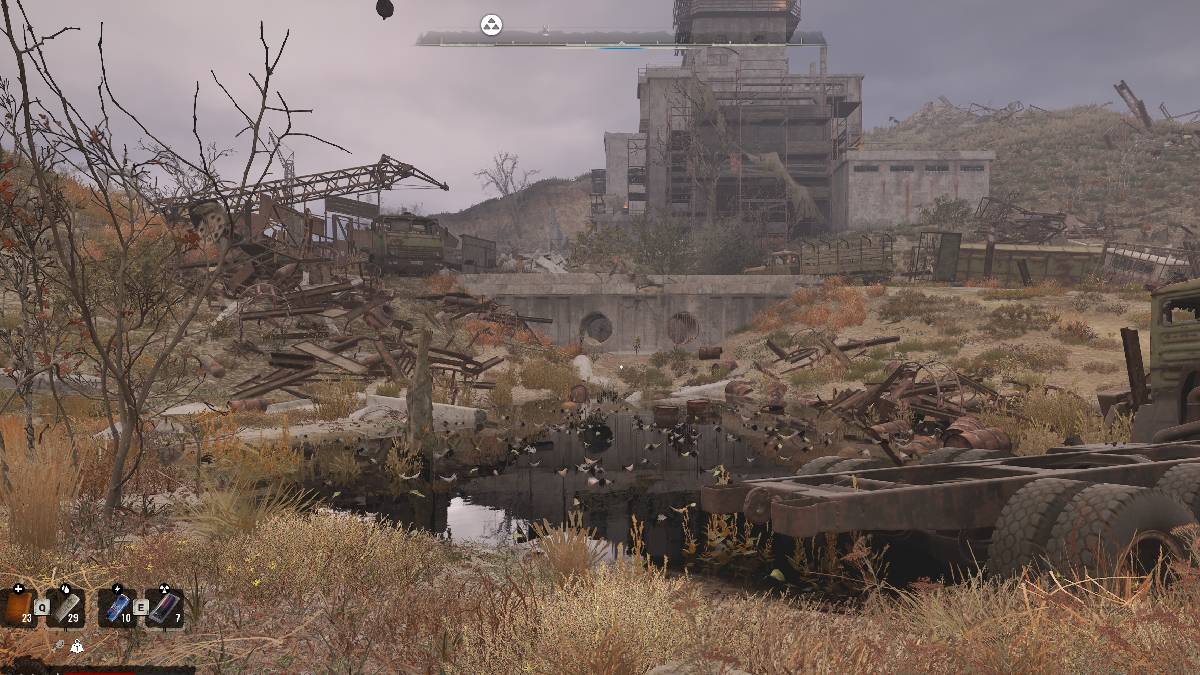Select the blue energy drink slot
The height and width of the screenshot is (675, 1200).
click(117, 606)
